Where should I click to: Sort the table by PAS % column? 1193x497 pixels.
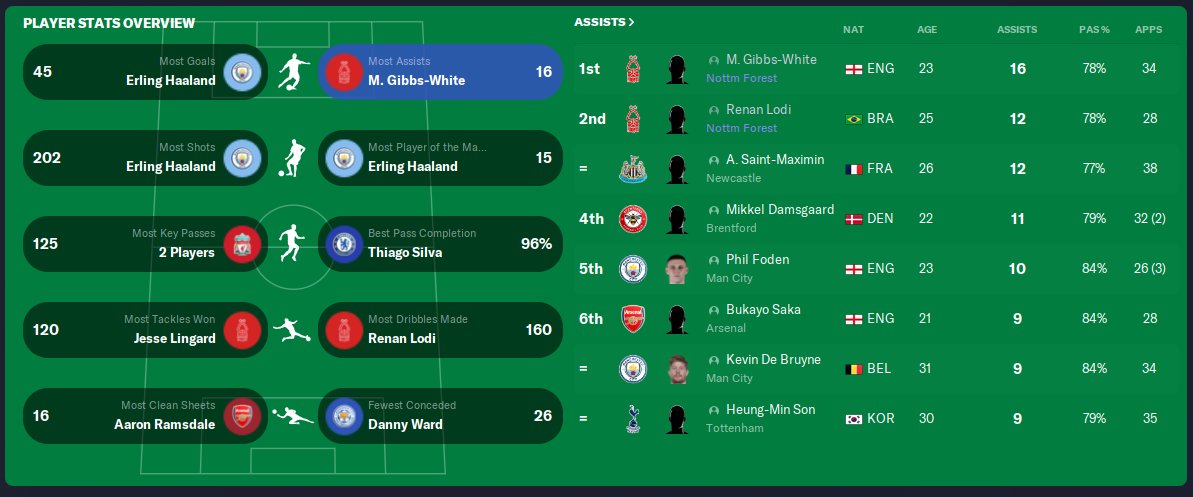(x=1094, y=30)
